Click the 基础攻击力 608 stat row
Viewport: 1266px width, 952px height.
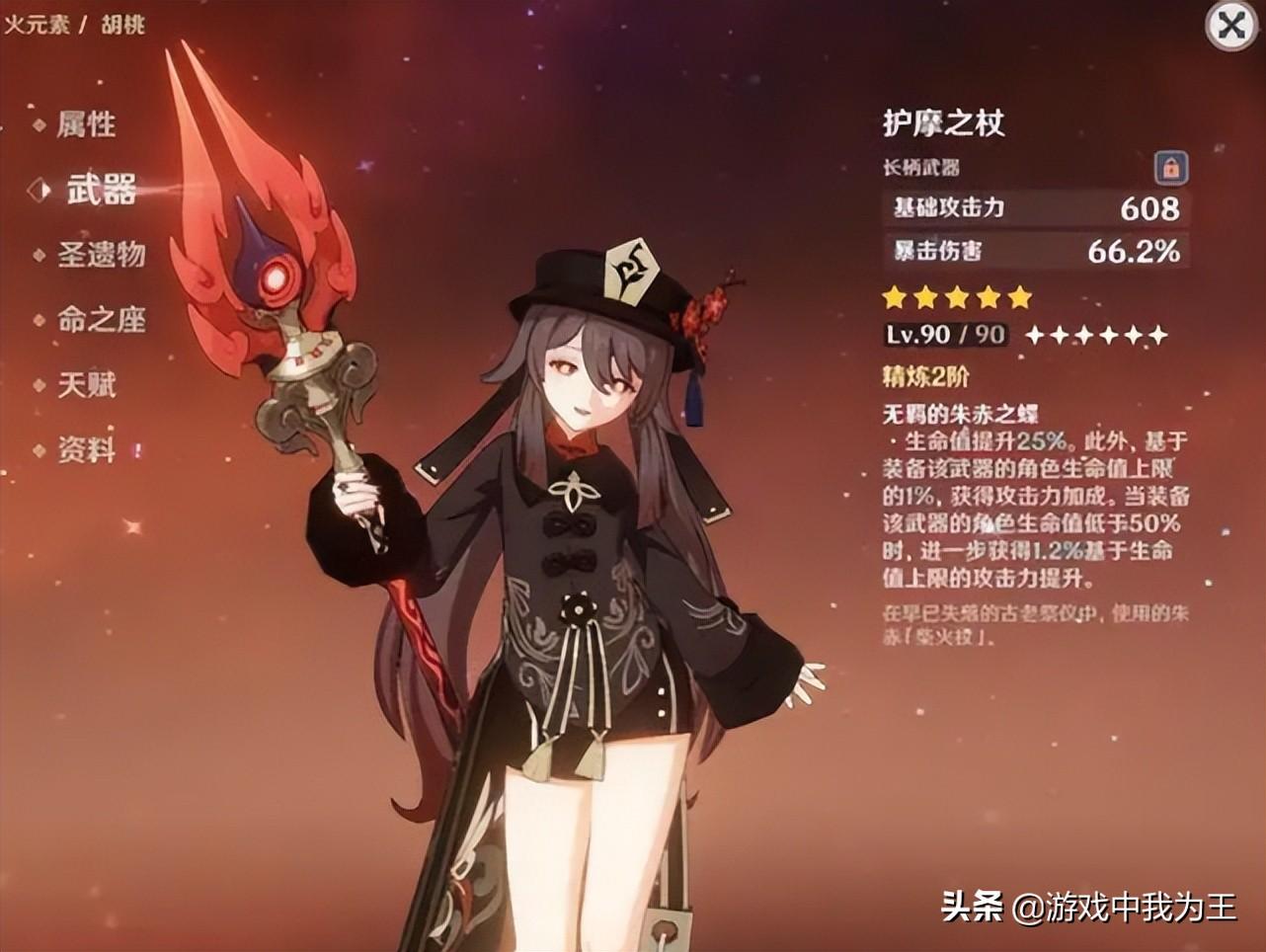point(1036,207)
